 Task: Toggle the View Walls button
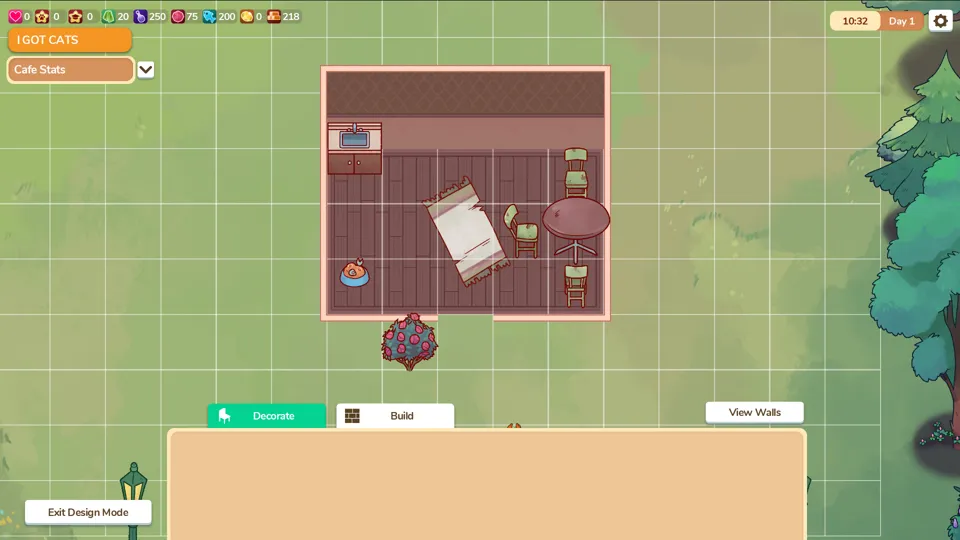pos(754,412)
